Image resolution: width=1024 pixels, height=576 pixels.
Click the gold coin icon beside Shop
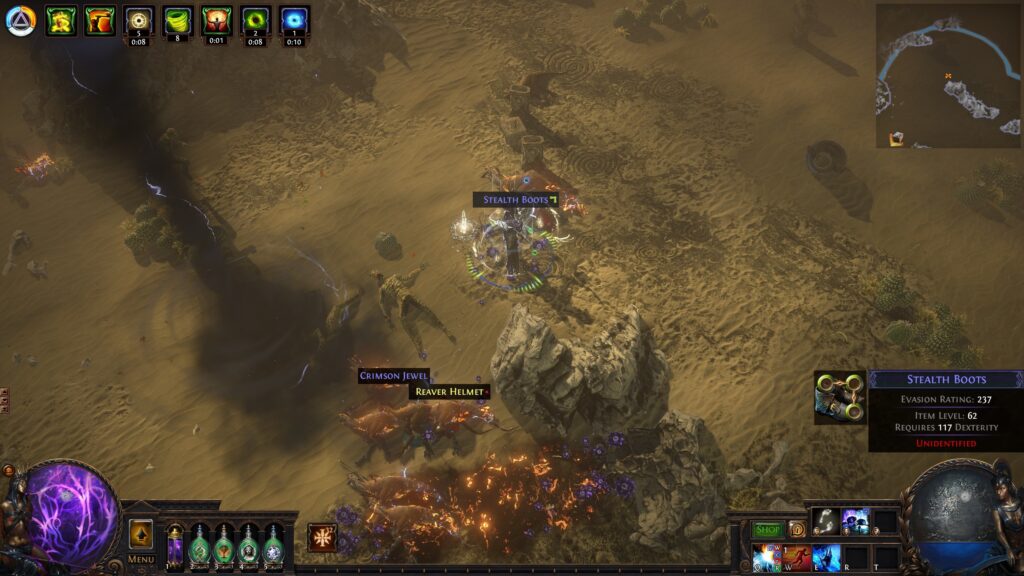[797, 529]
